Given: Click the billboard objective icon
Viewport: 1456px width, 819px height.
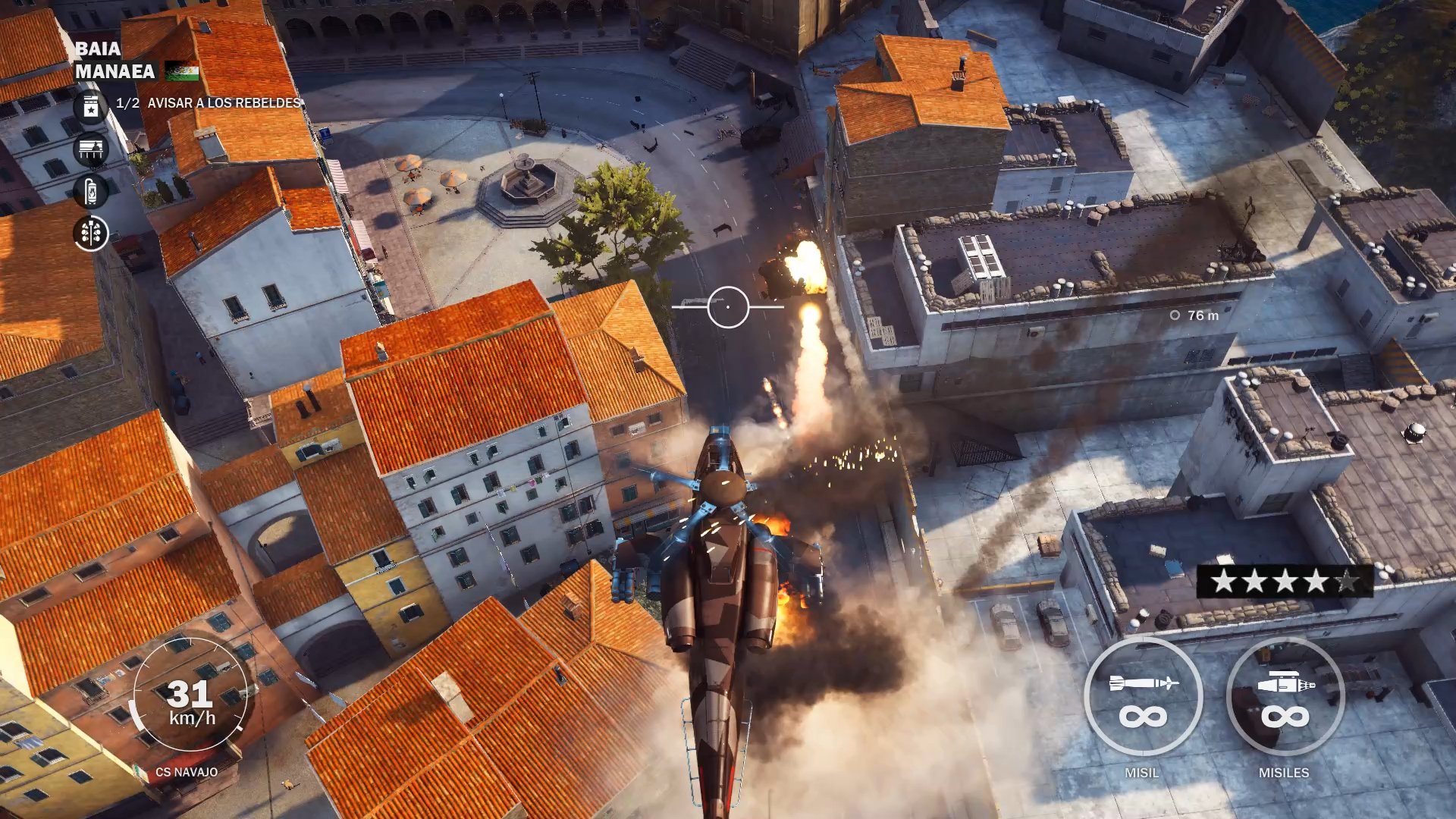Looking at the screenshot, I should (91, 149).
